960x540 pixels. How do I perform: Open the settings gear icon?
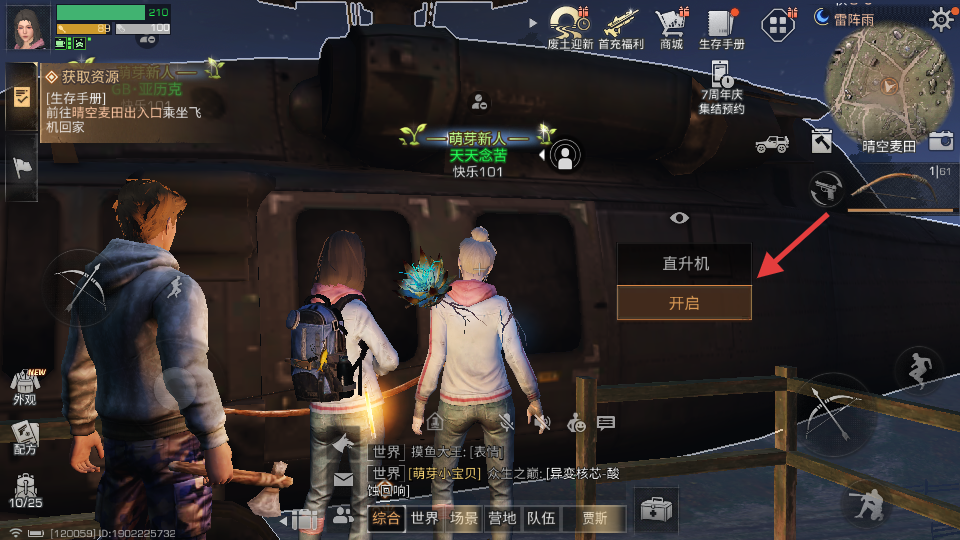[x=941, y=18]
